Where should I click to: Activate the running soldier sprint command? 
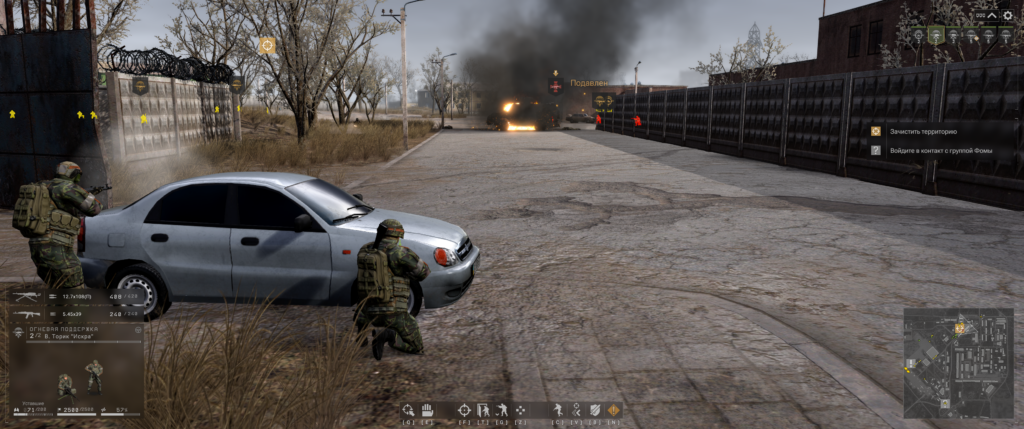point(558,410)
